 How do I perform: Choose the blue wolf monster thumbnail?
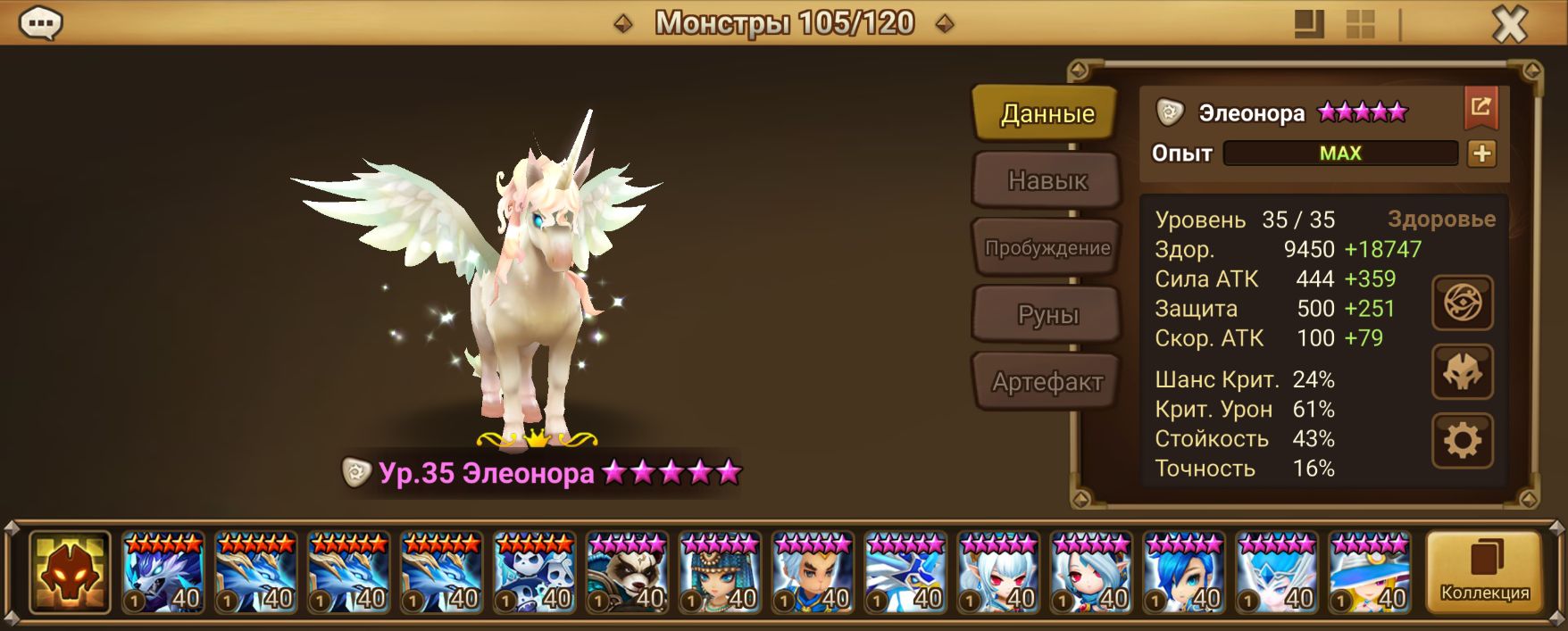coord(163,573)
